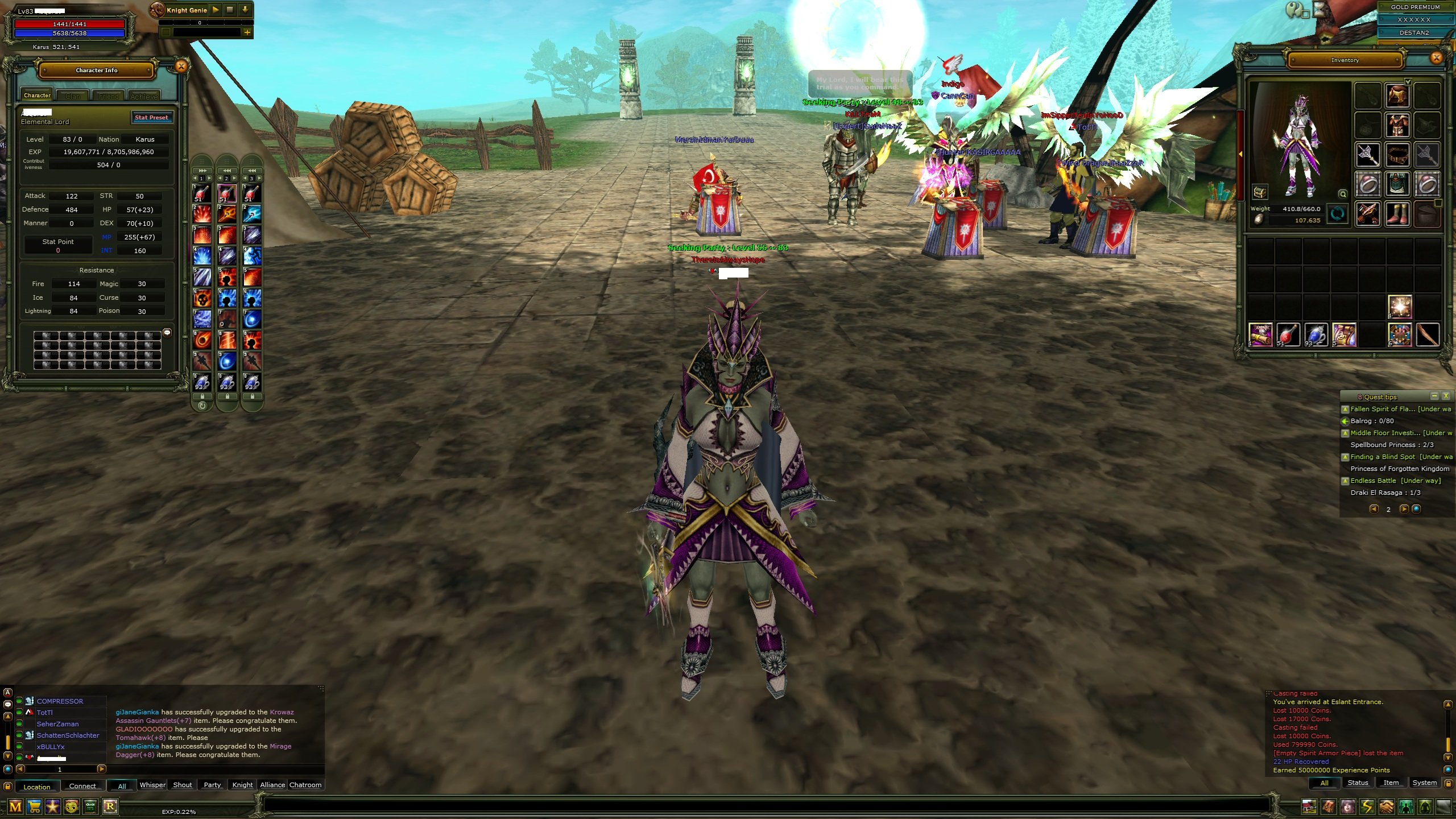Image resolution: width=1456 pixels, height=819 pixels.
Task: Click the blue swap arrows icon in the Inventory
Action: point(1338,216)
